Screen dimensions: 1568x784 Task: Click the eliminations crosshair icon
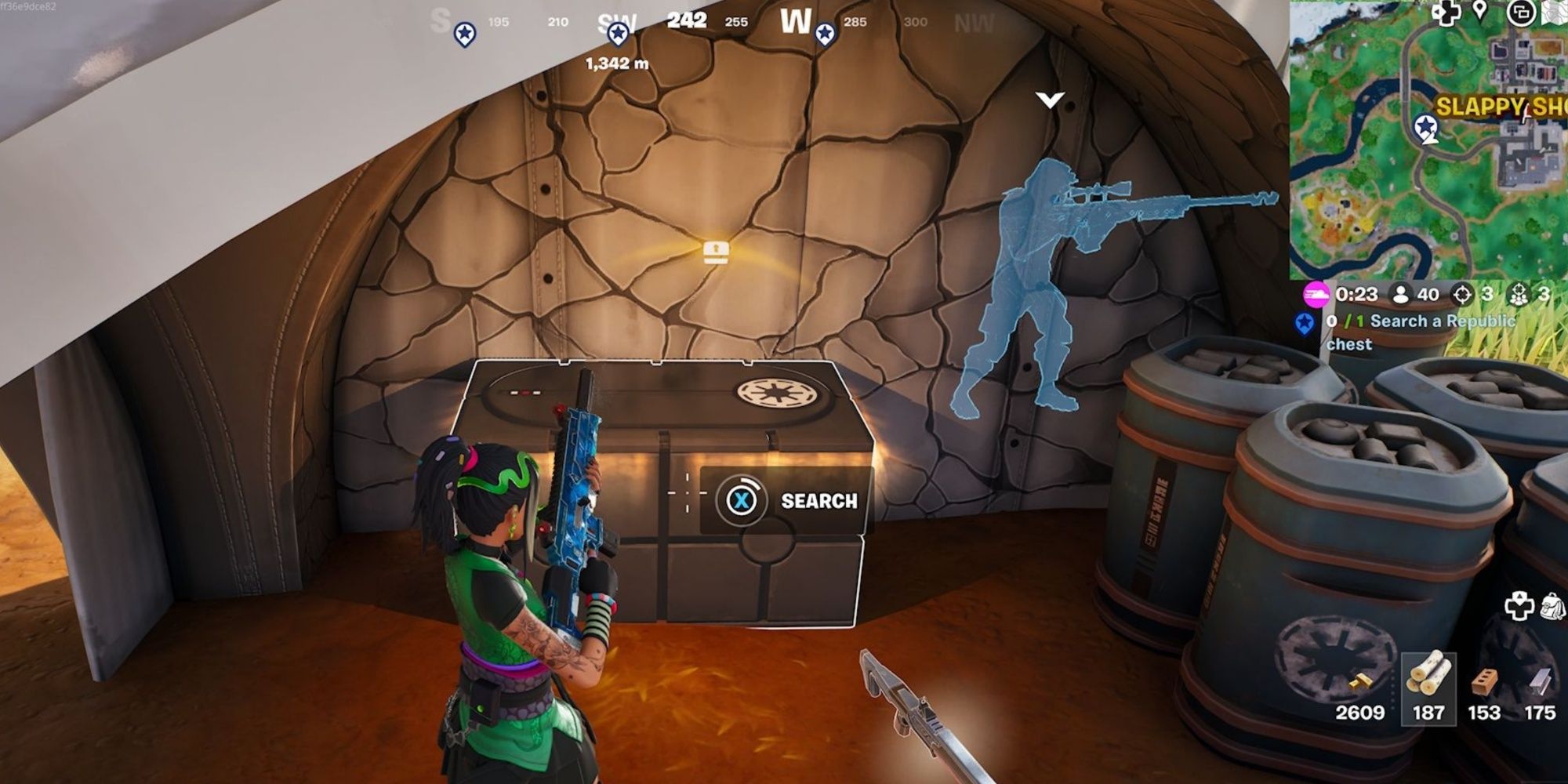(x=1463, y=293)
